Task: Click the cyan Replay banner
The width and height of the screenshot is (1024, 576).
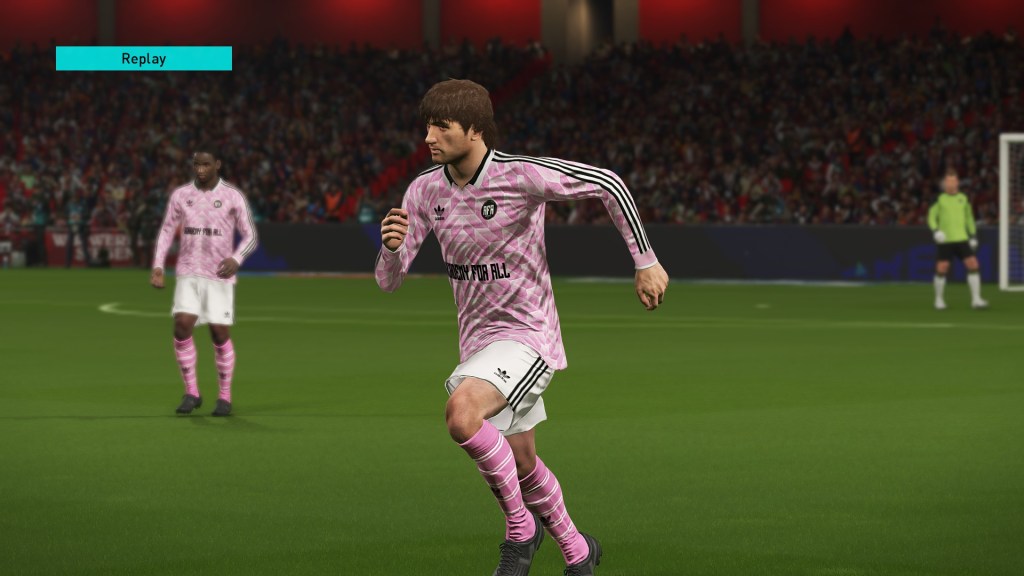Action: [144, 58]
